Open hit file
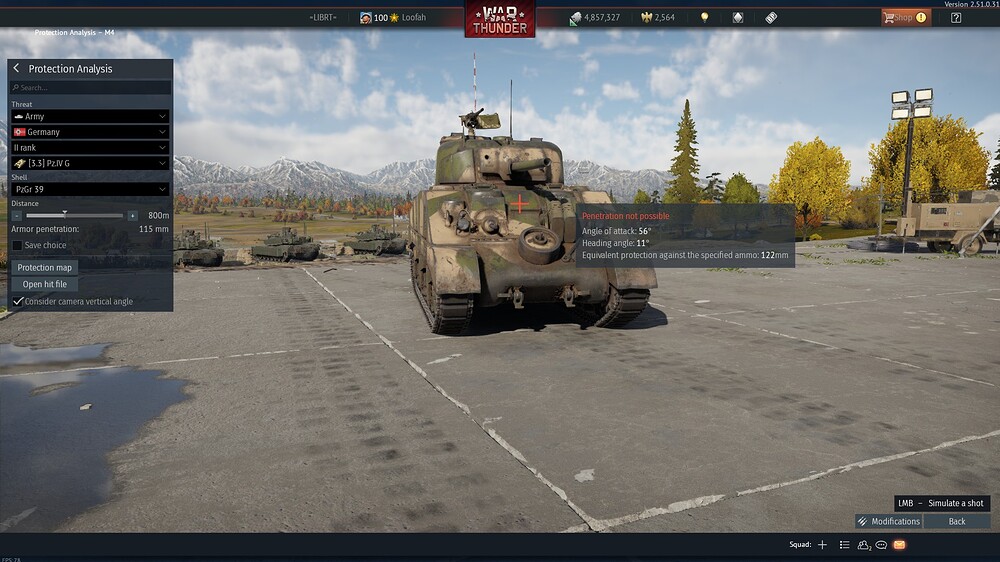This screenshot has height=562, width=1000. click(45, 284)
